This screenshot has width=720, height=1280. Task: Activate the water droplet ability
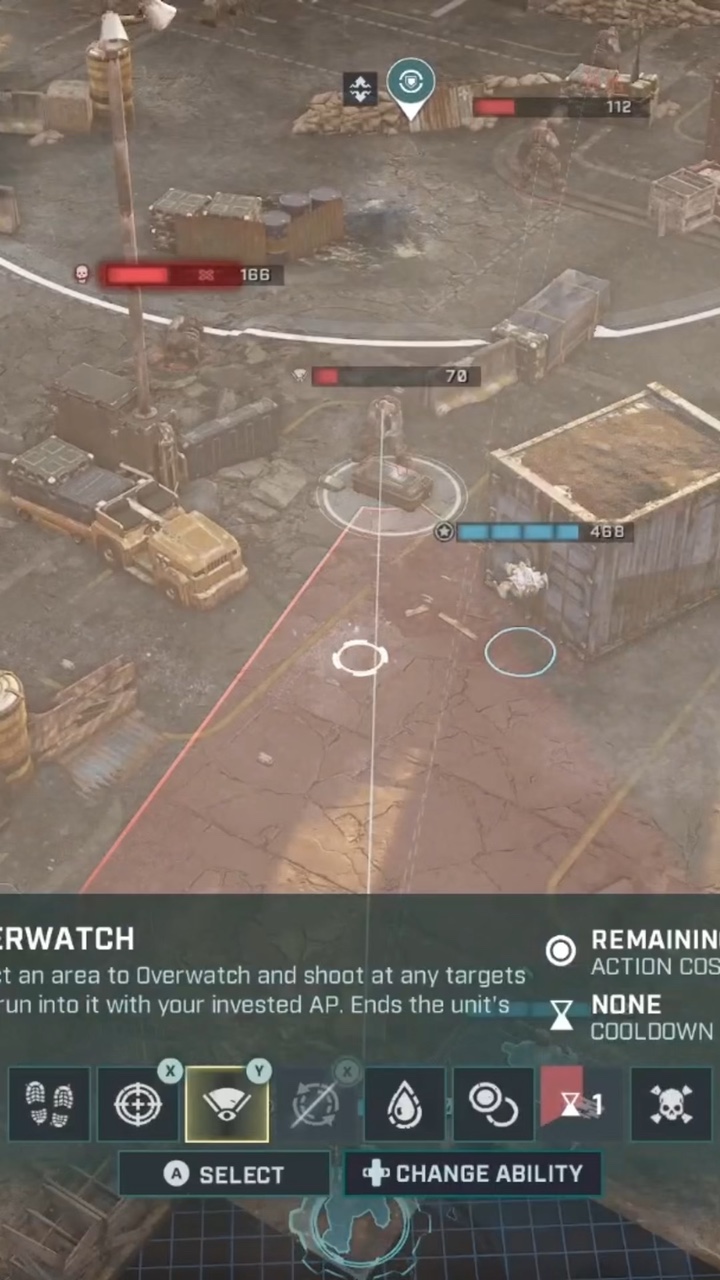[x=404, y=1105]
